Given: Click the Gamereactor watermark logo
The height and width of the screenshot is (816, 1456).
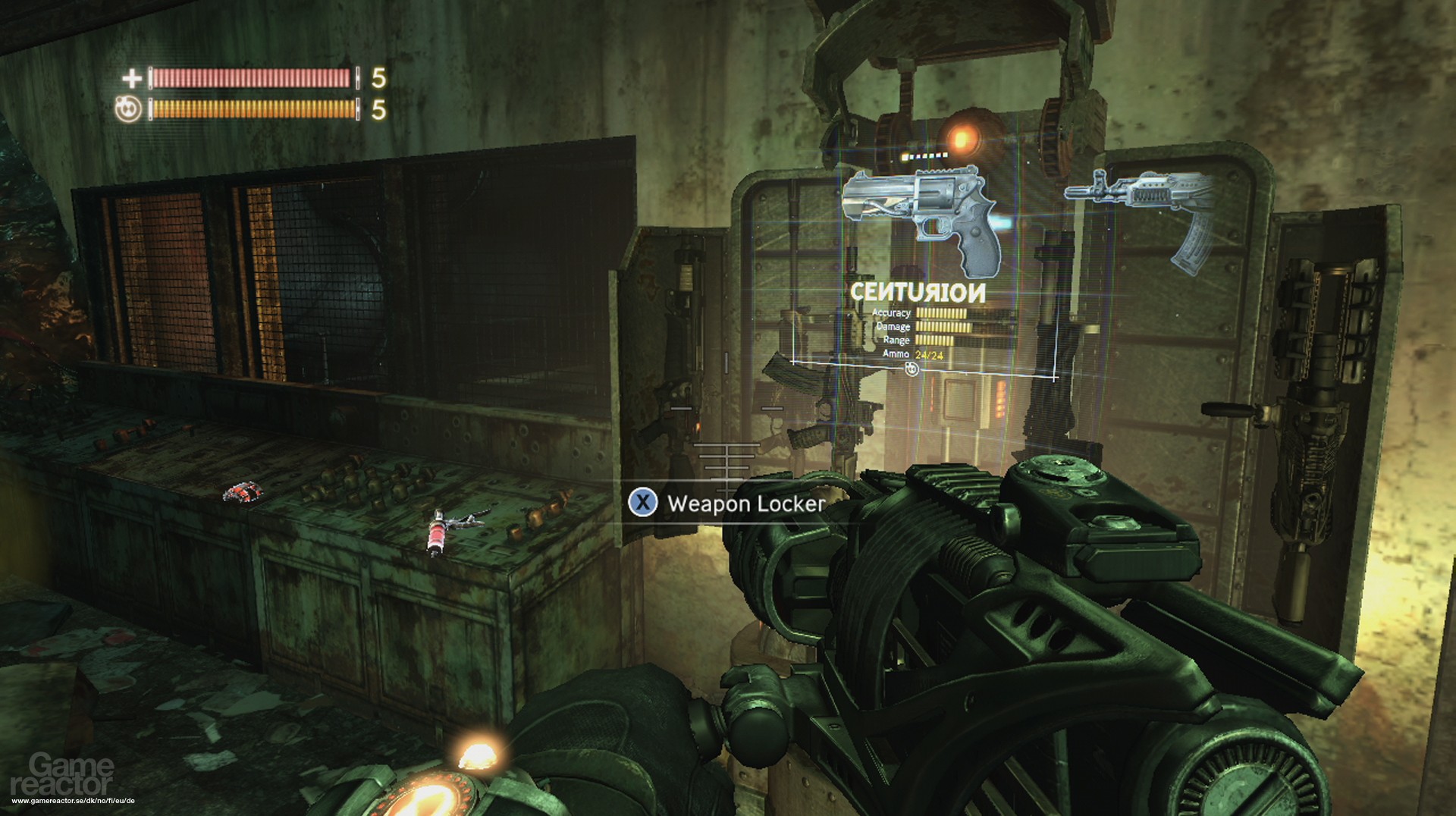Looking at the screenshot, I should [x=72, y=775].
